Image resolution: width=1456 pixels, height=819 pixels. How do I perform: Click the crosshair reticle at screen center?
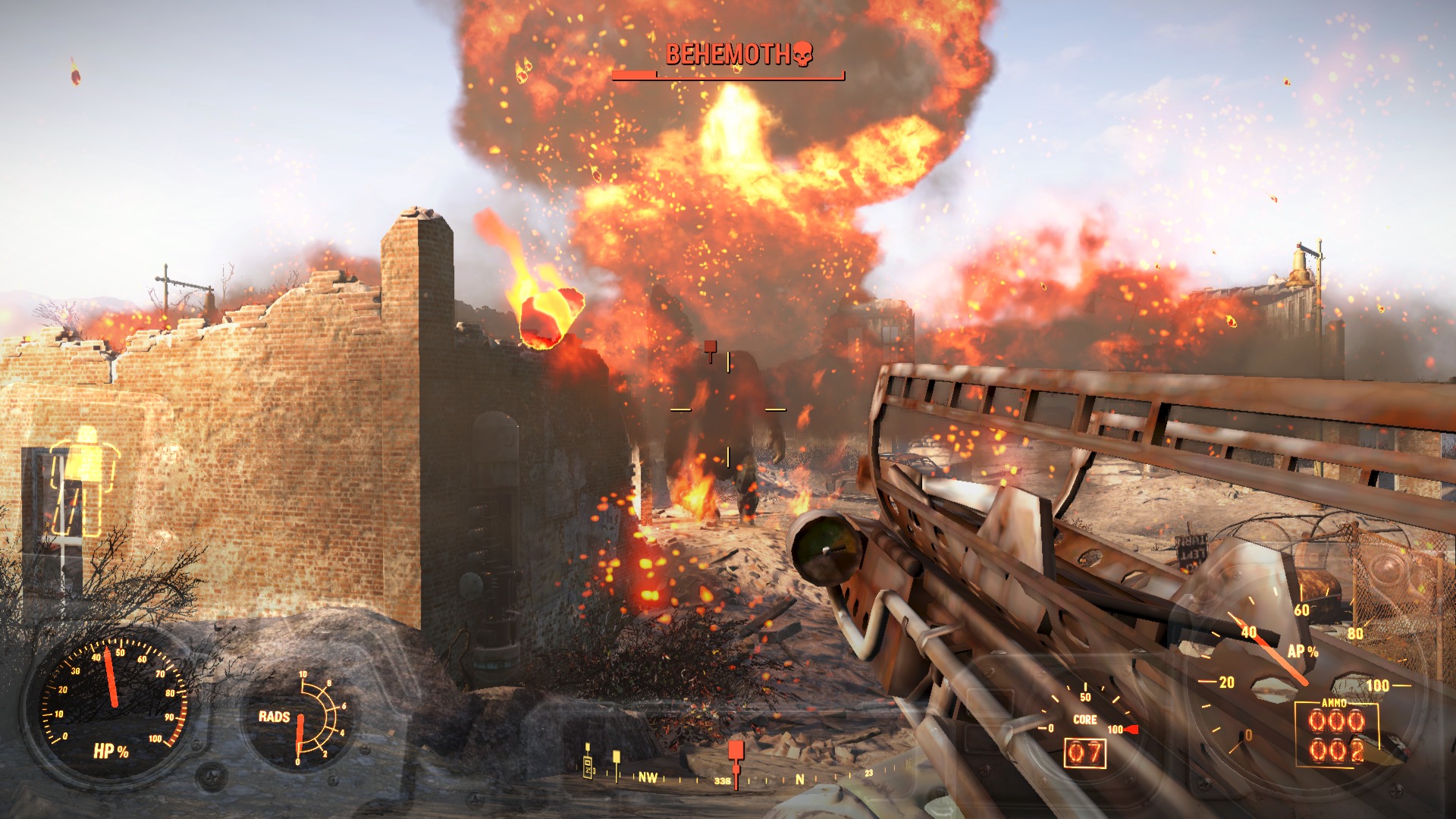click(728, 409)
